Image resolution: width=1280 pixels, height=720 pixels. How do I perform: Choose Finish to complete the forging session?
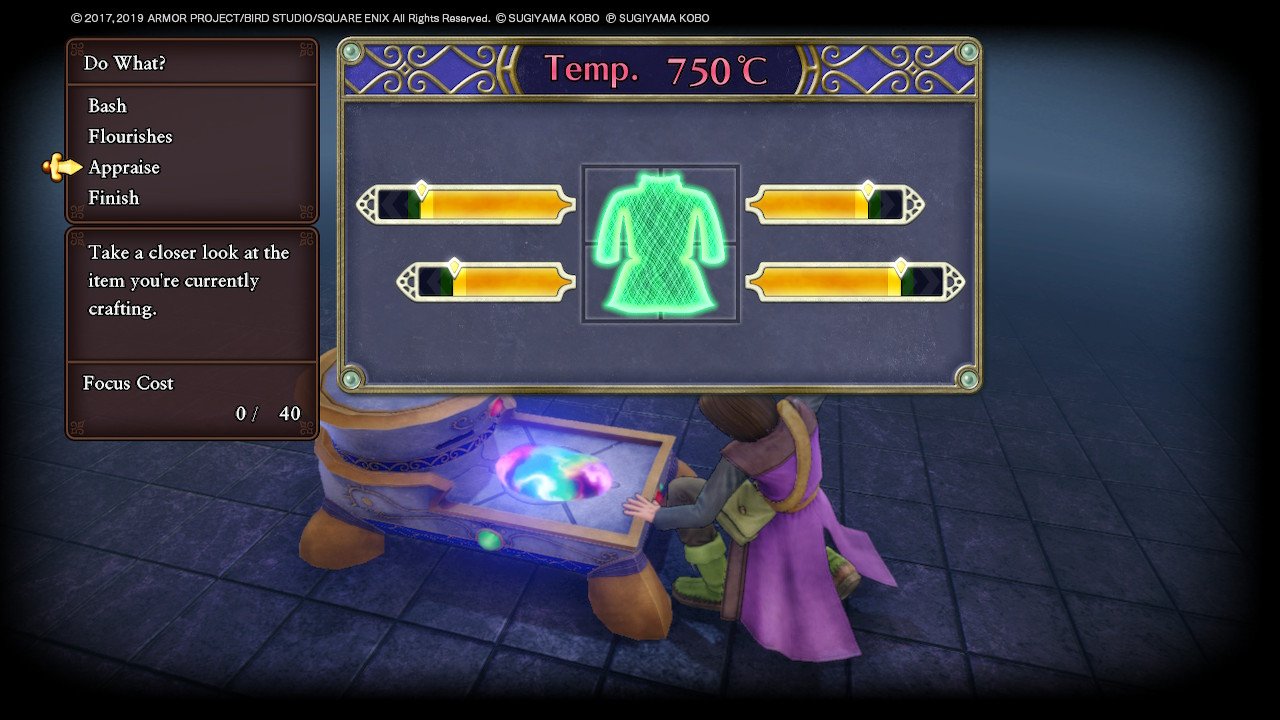114,197
